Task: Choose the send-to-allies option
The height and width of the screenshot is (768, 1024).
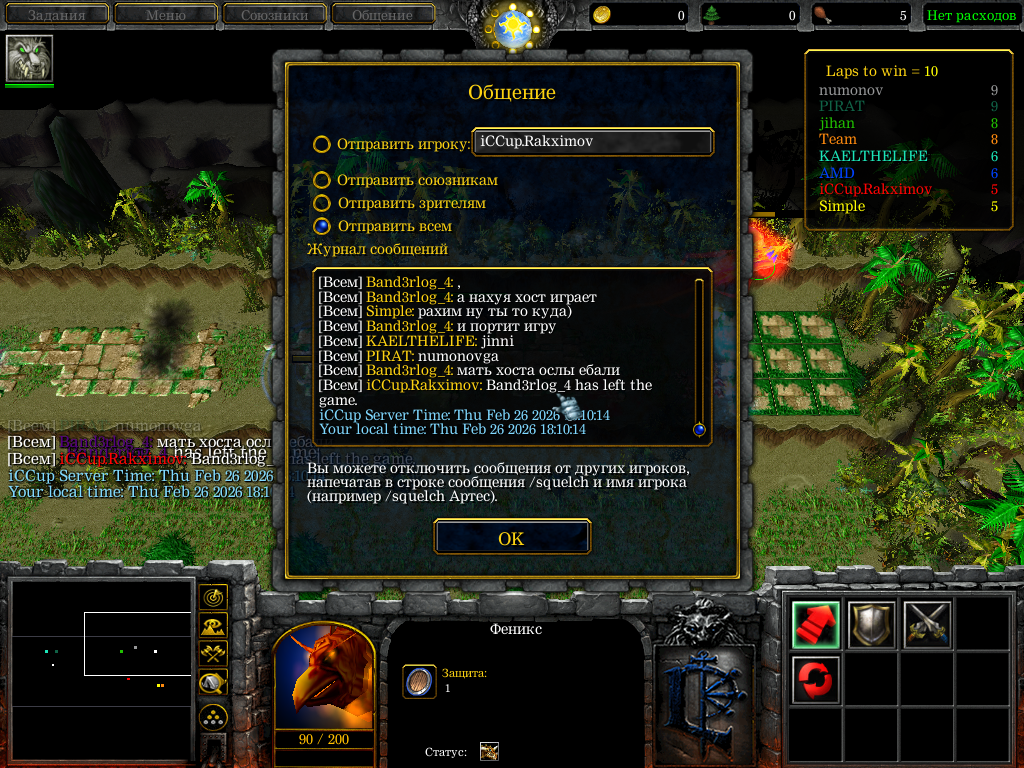Action: tap(321, 180)
